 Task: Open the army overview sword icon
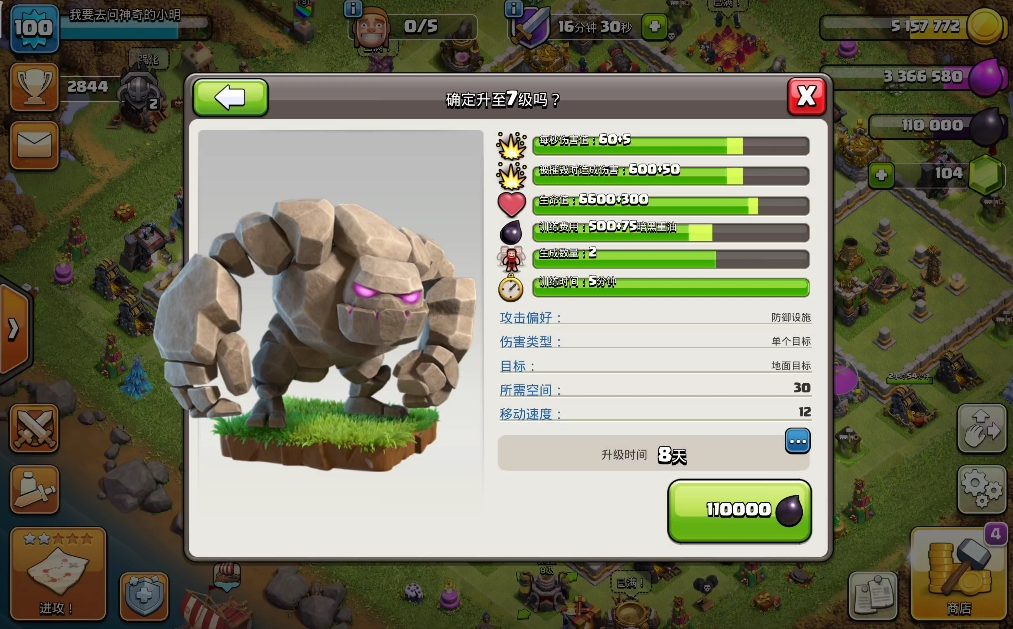34,489
